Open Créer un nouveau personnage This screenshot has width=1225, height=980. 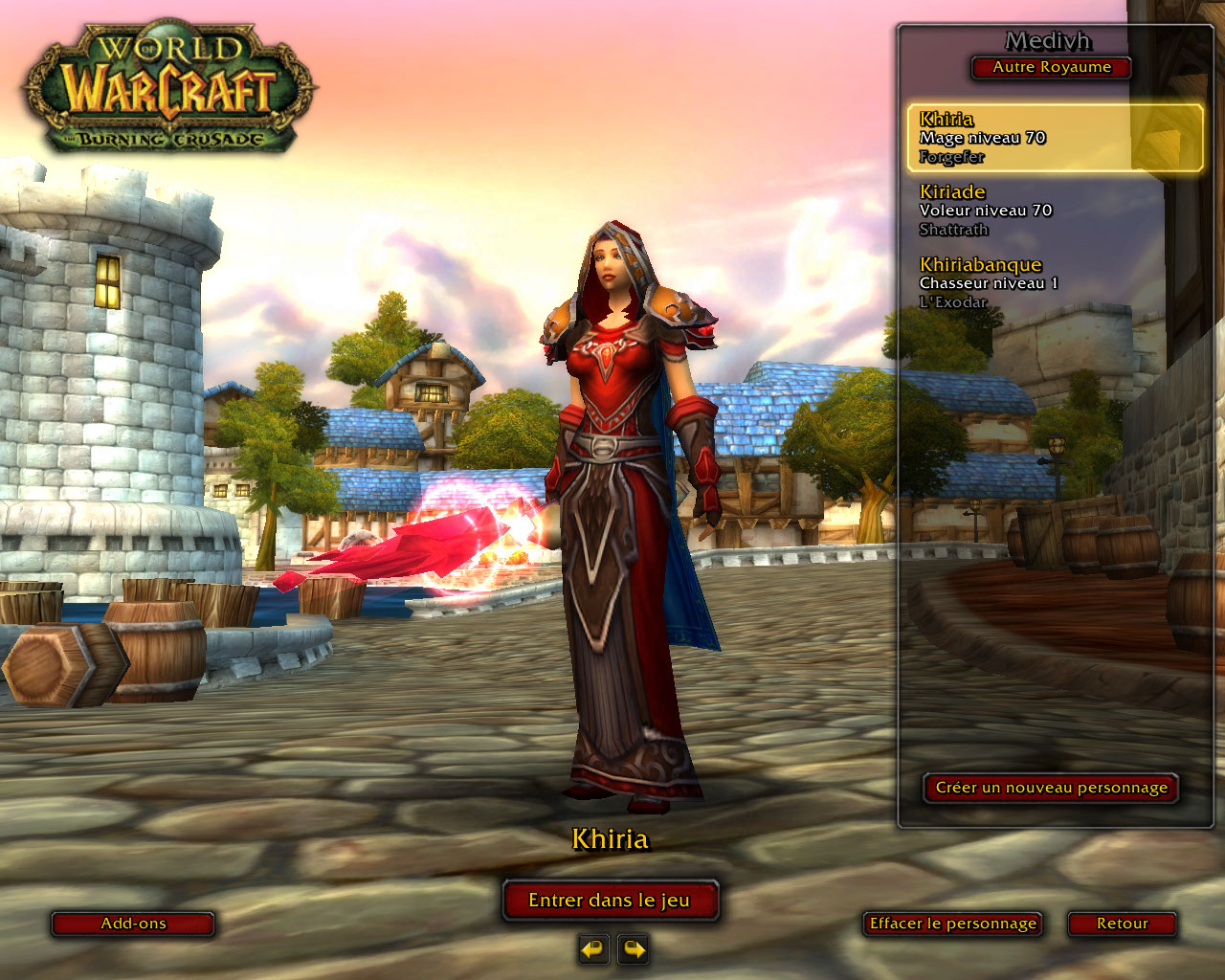pos(1051,788)
